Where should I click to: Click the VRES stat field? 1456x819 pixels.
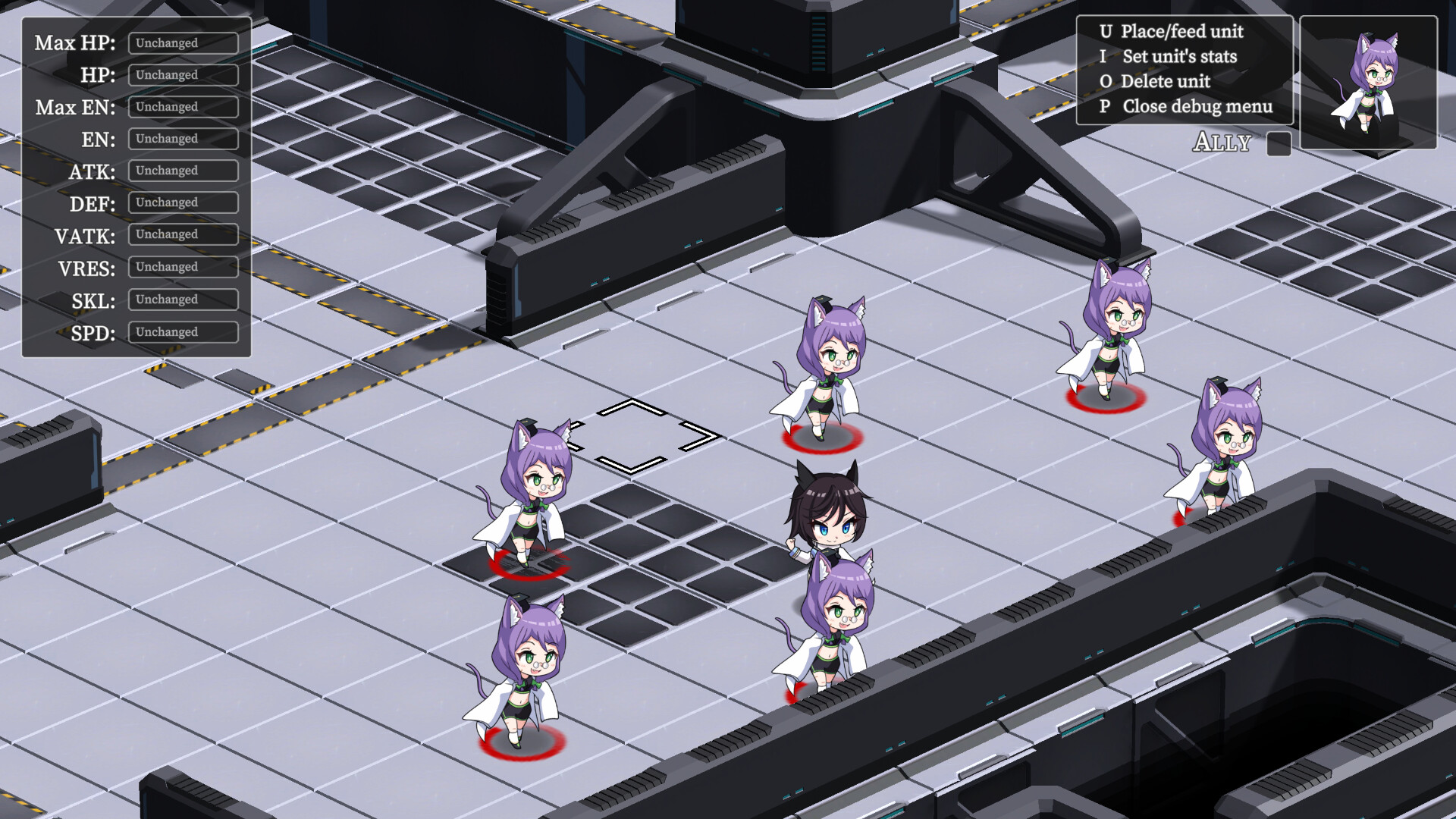(x=183, y=267)
